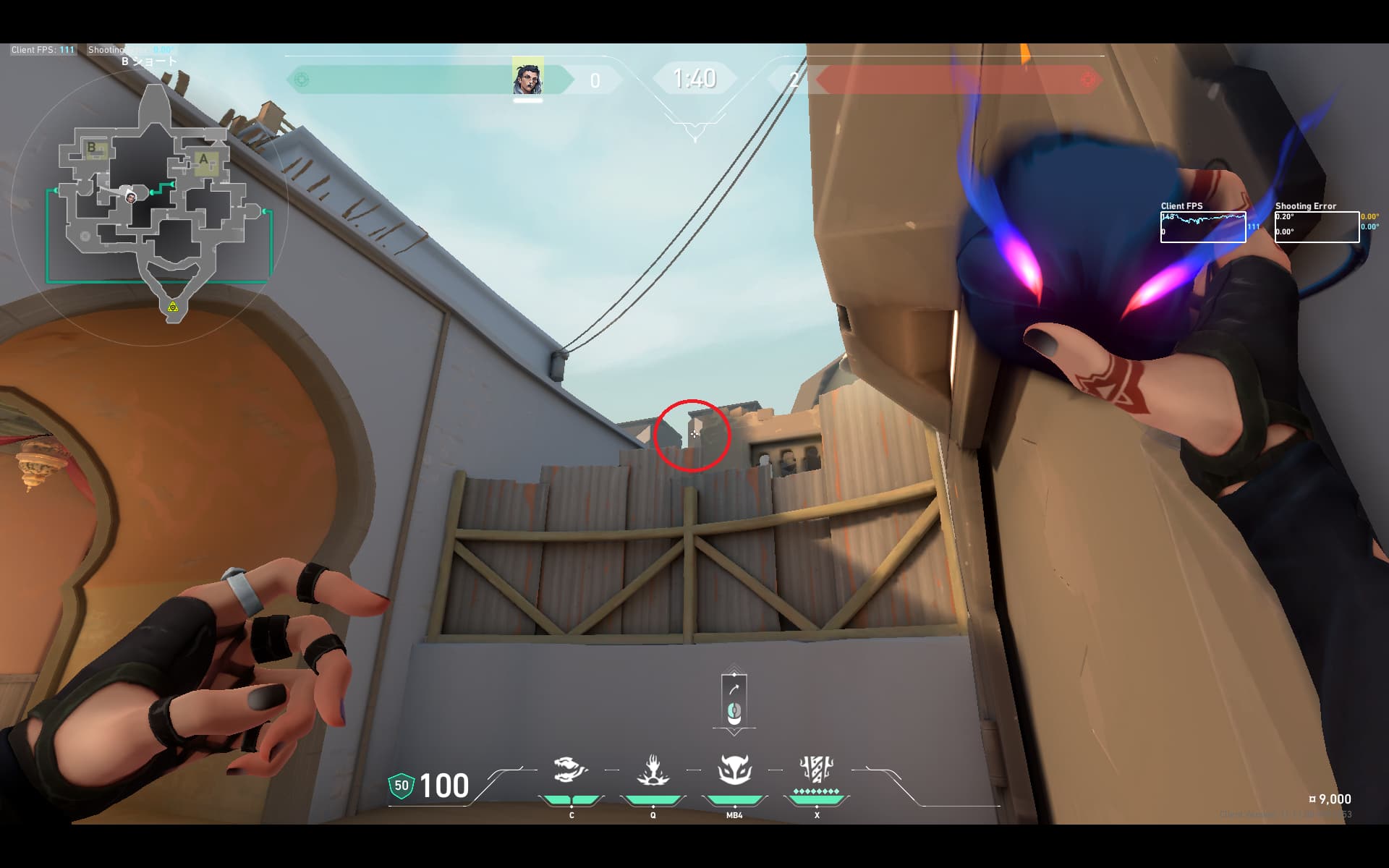The width and height of the screenshot is (1389, 868).
Task: Click the Client FPS graph panel
Action: click(x=1203, y=227)
